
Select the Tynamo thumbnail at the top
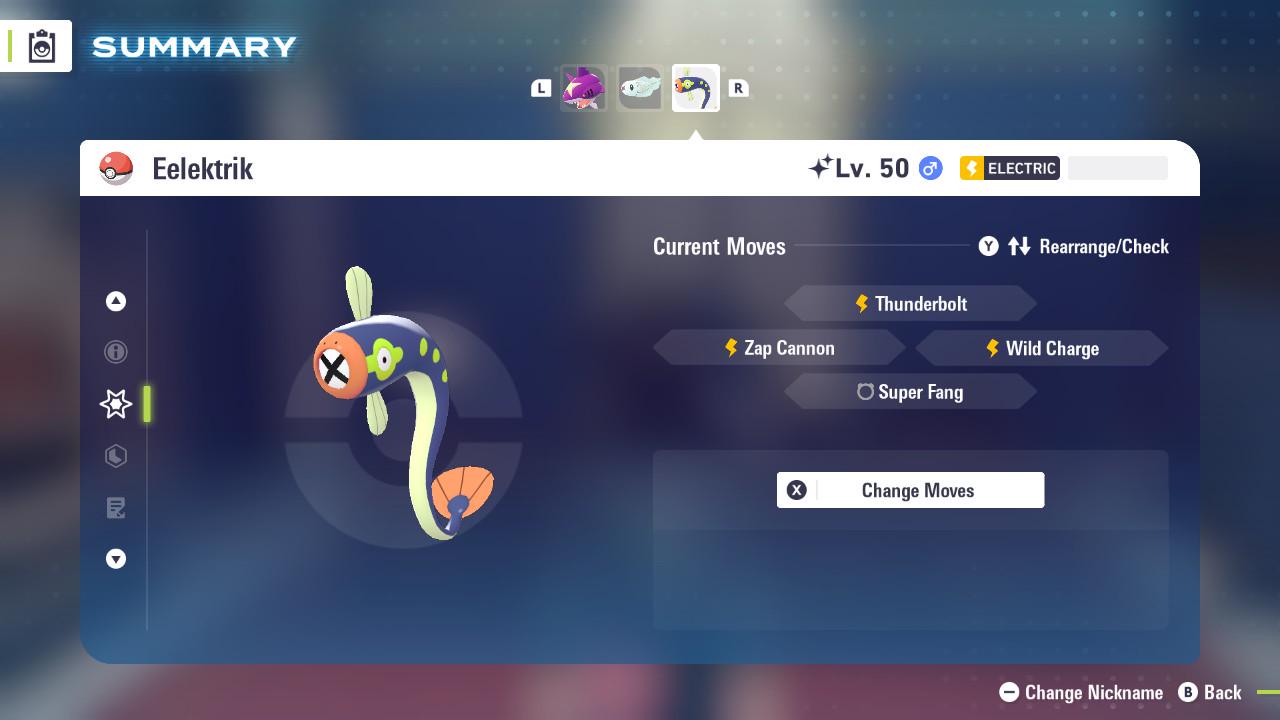pos(640,88)
